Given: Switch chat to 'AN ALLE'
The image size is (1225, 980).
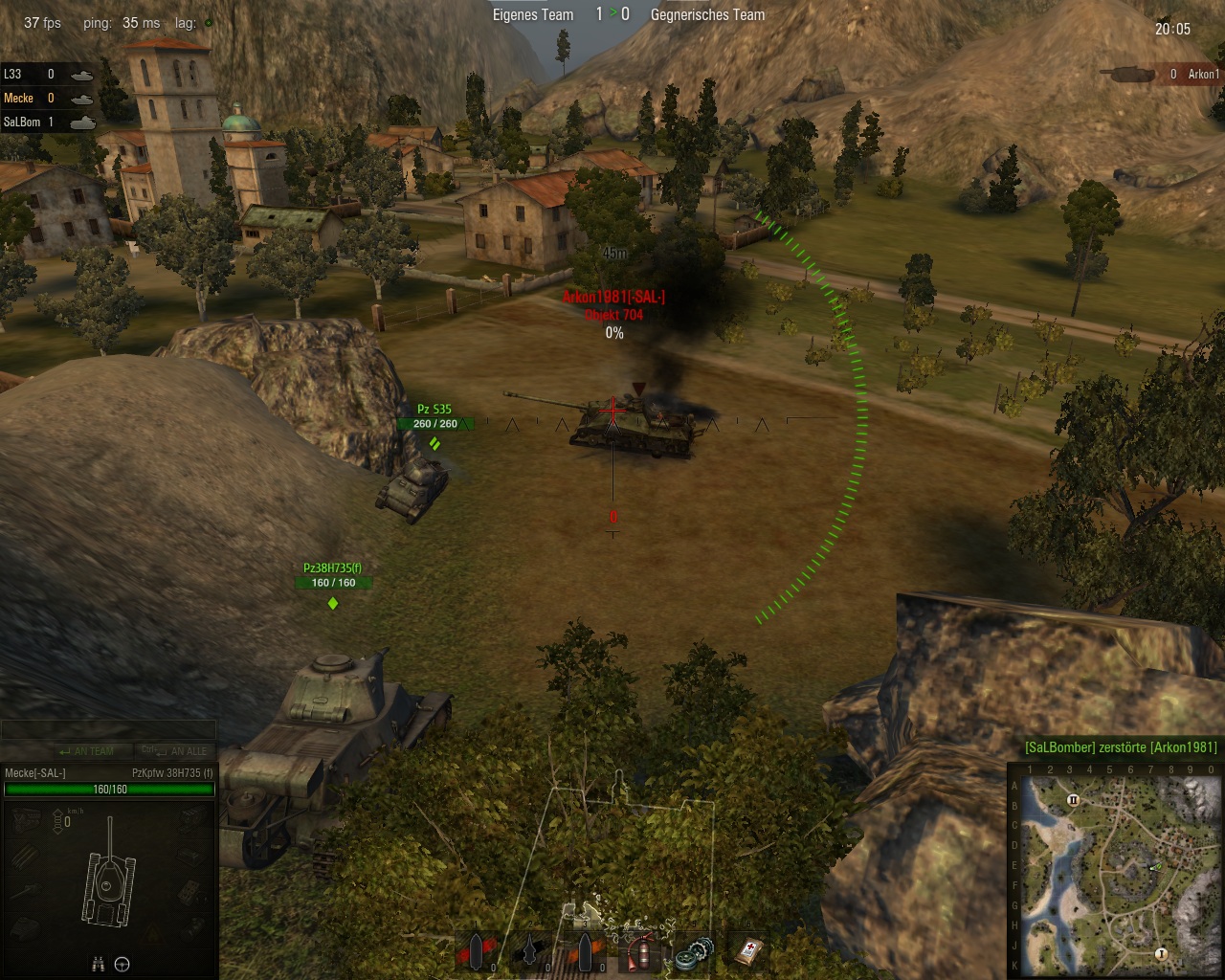Looking at the screenshot, I should point(175,751).
